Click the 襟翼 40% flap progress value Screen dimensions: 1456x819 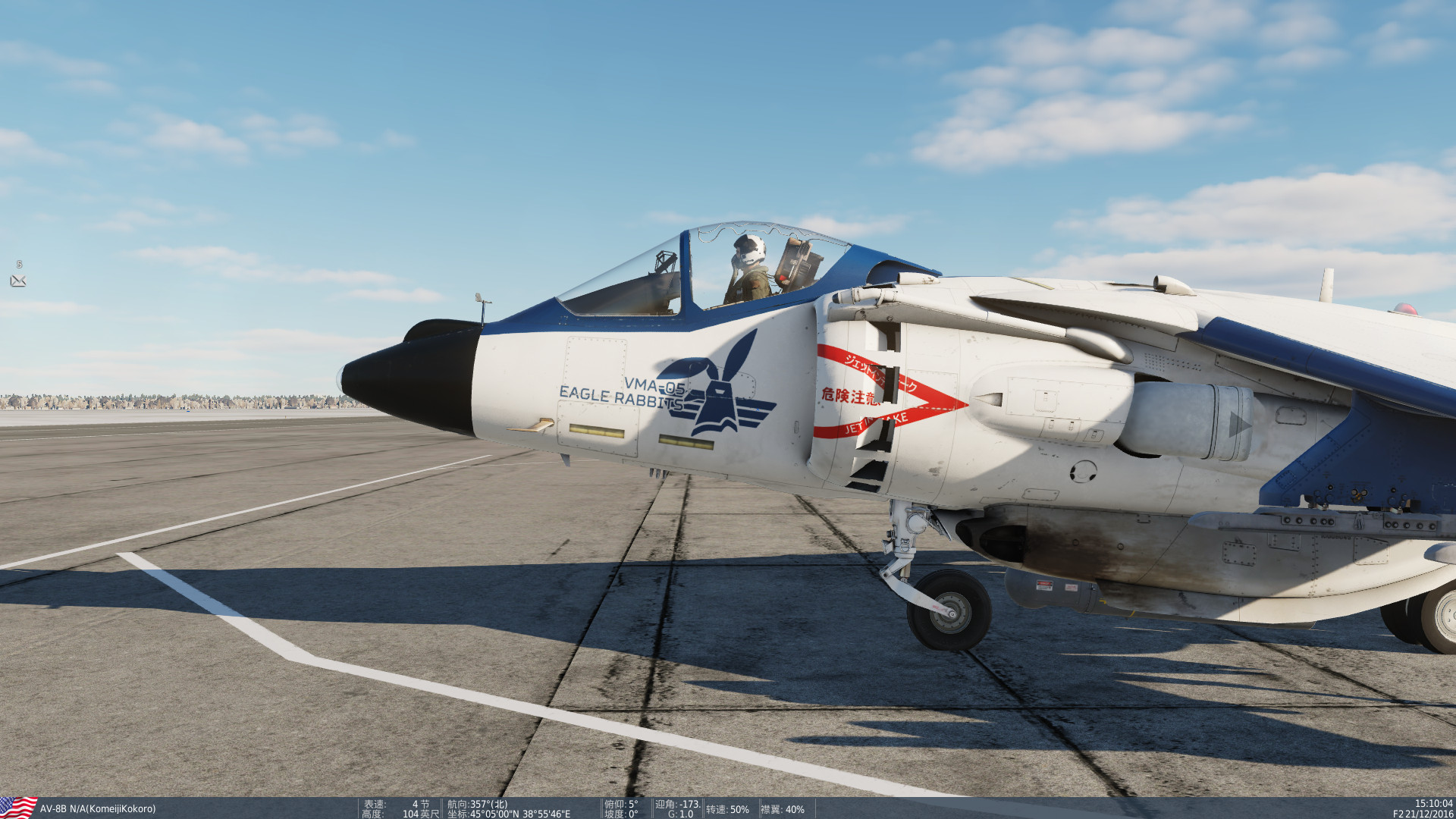[x=794, y=808]
